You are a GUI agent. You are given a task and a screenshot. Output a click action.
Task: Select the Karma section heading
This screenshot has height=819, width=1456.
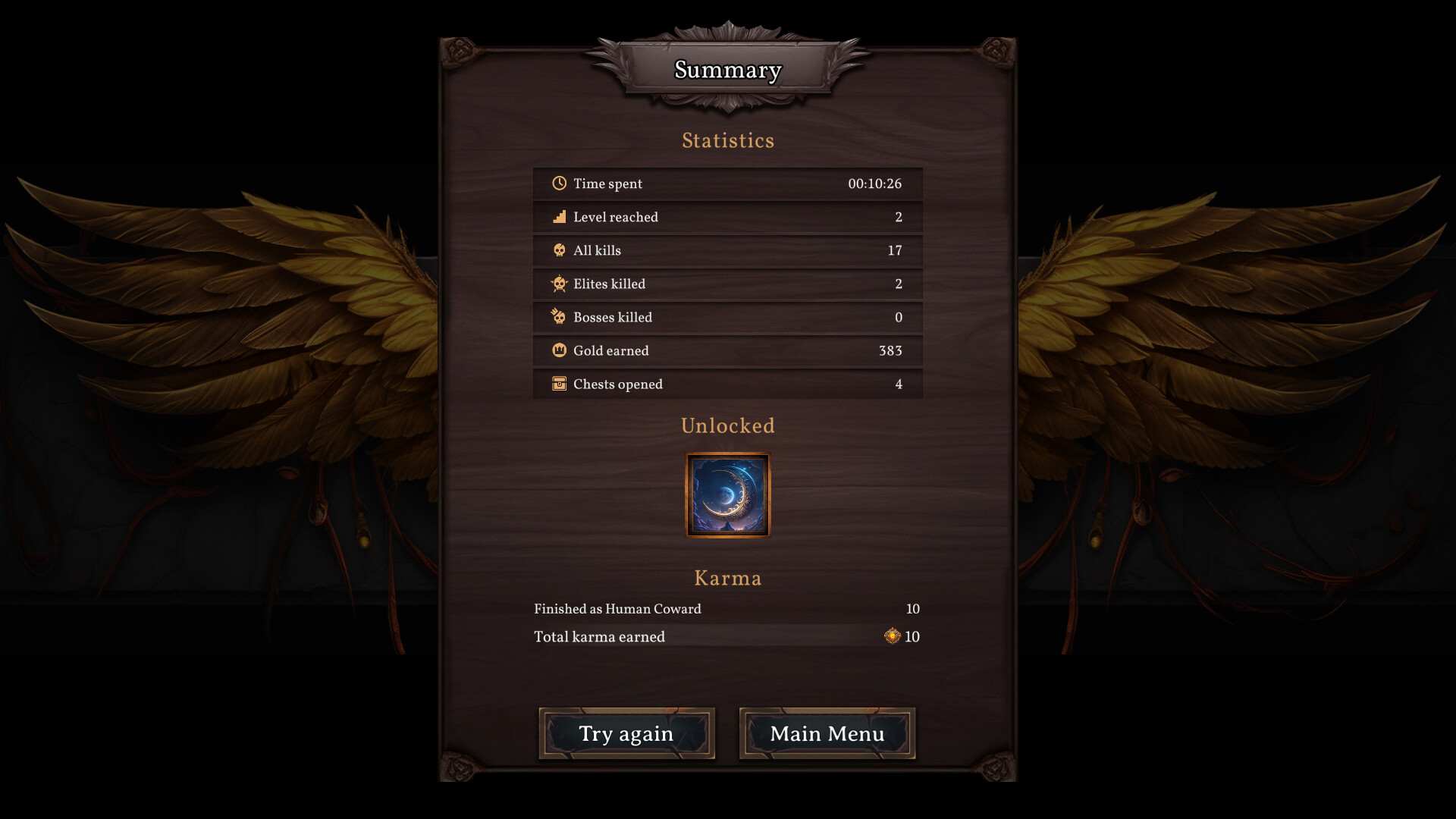point(727,577)
